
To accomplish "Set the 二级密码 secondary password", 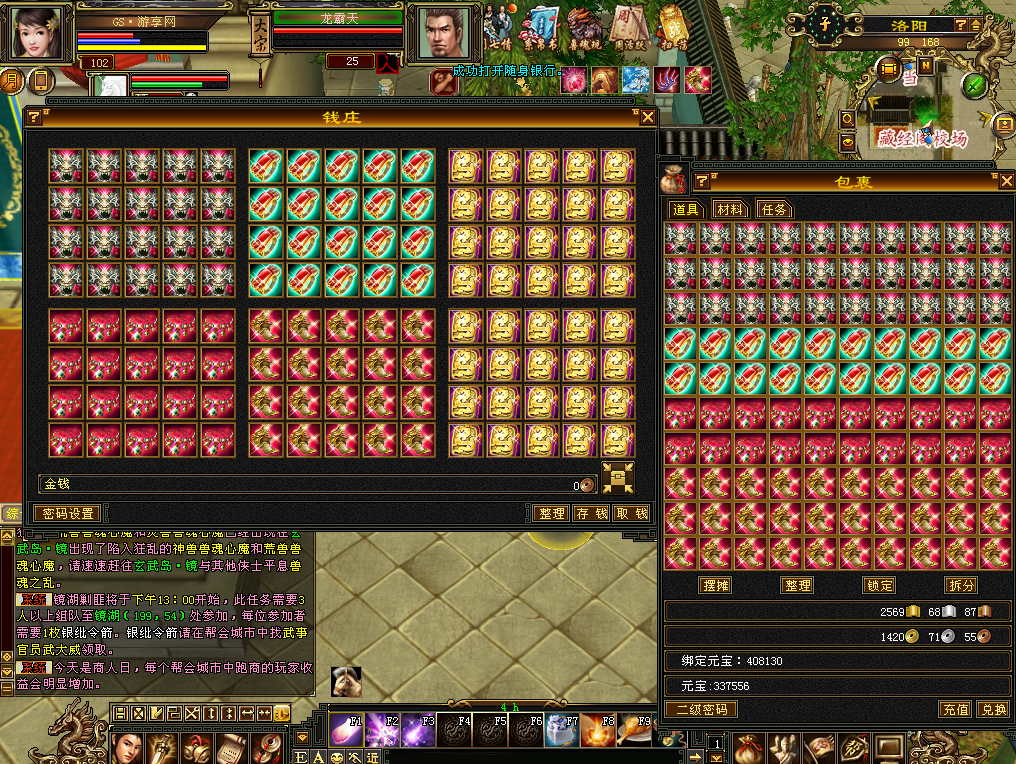I will pos(701,709).
